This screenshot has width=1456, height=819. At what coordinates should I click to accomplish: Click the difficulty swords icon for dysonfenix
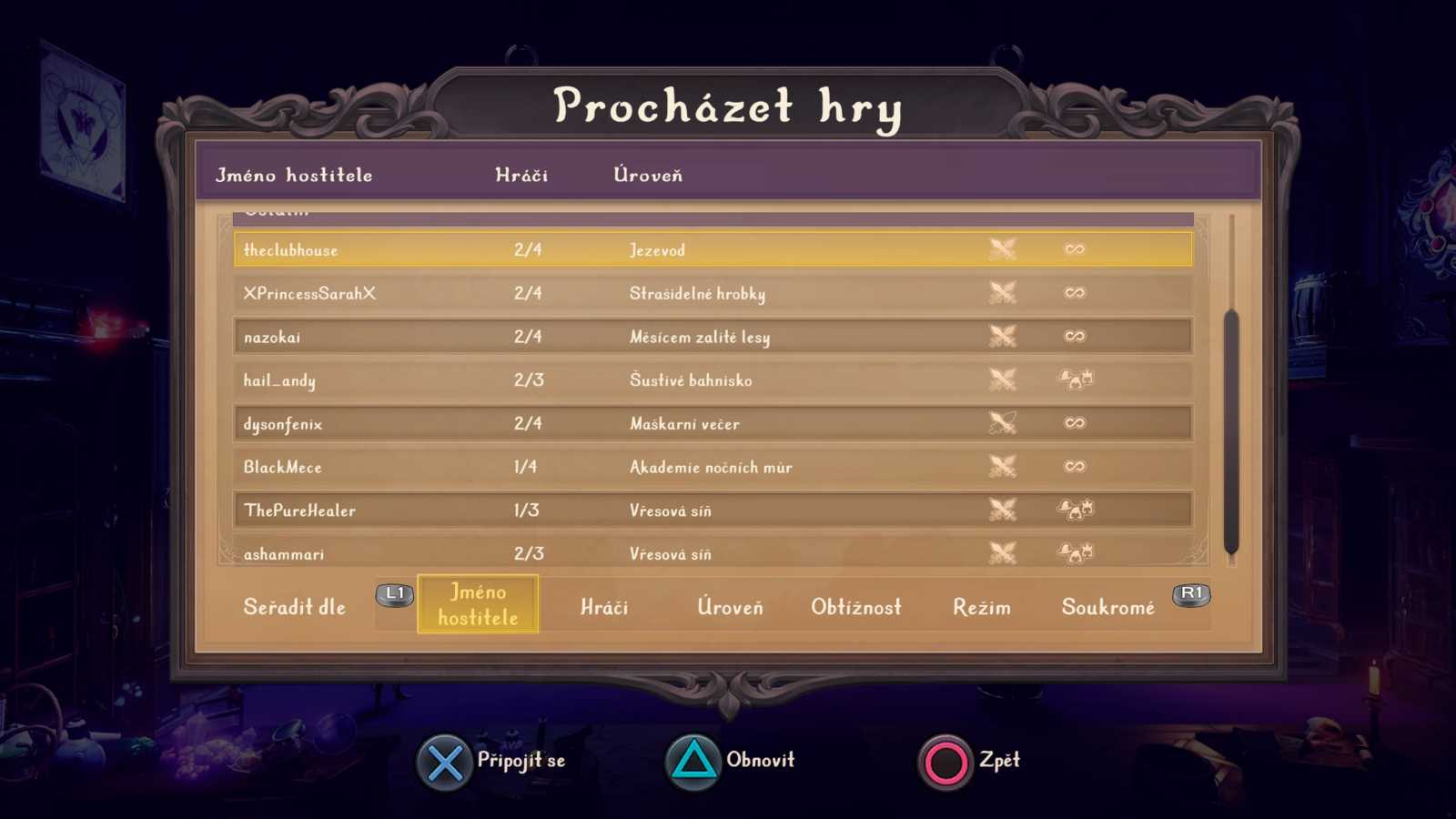[1004, 422]
